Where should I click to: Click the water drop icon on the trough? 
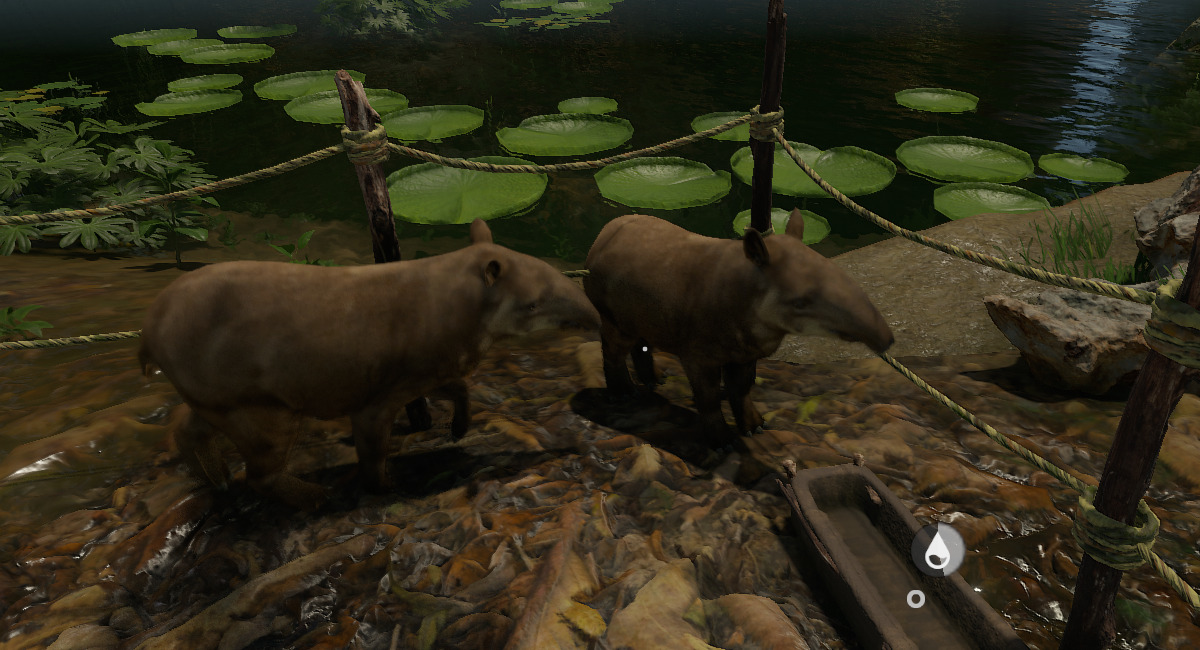pos(937,550)
